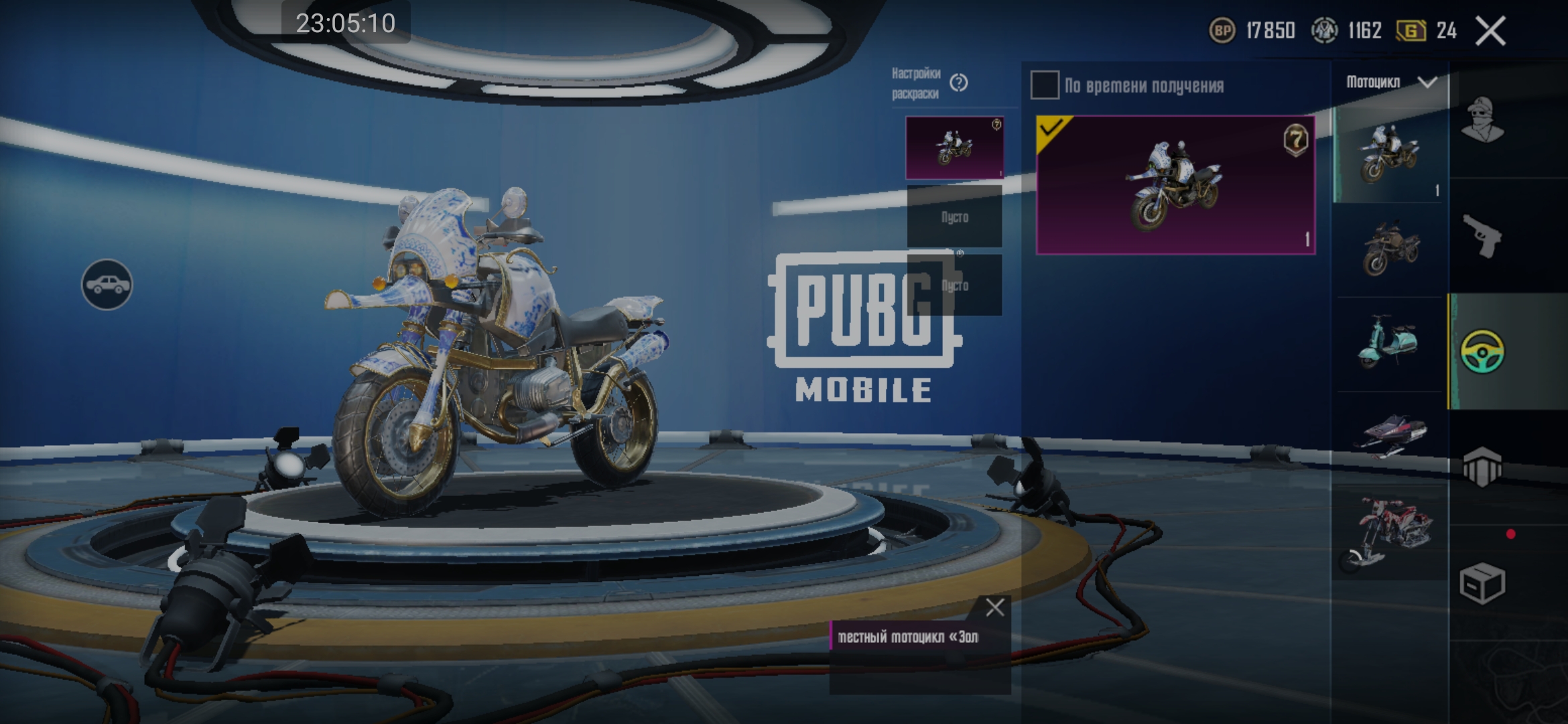Dismiss the motorcycle name popup

point(995,607)
